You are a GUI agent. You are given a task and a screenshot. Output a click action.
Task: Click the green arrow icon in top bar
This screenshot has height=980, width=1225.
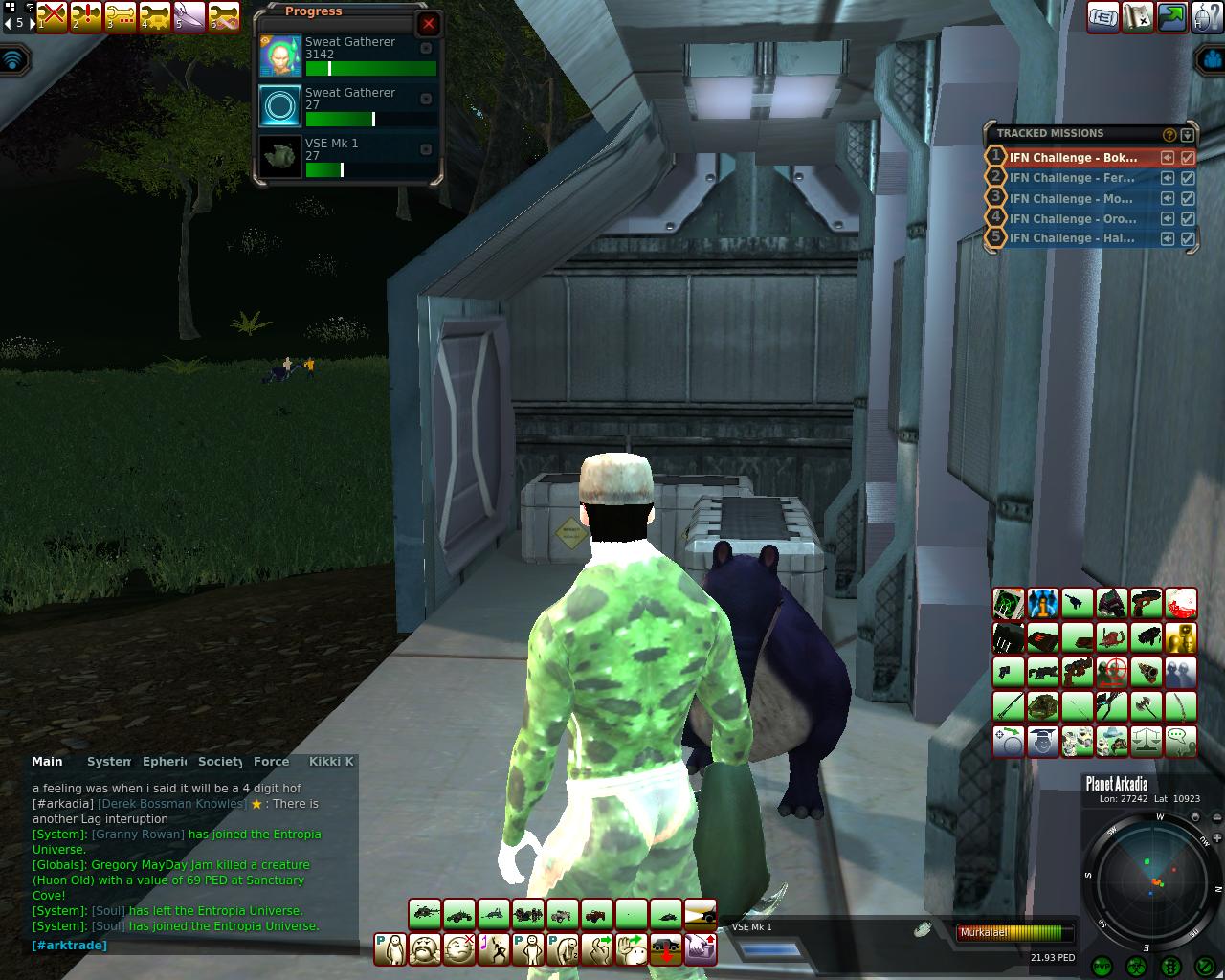point(1171,17)
